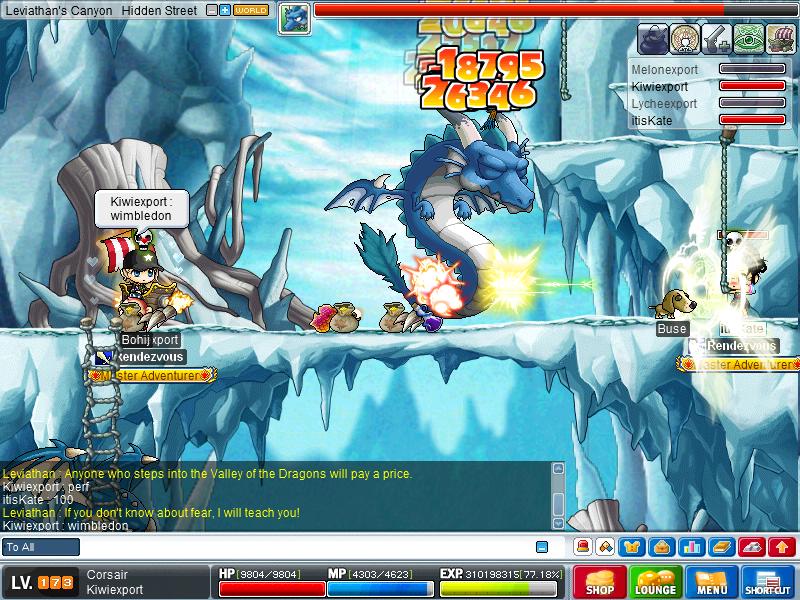This screenshot has height=600, width=800.
Task: Open the bar chart stats icon
Action: click(x=690, y=547)
